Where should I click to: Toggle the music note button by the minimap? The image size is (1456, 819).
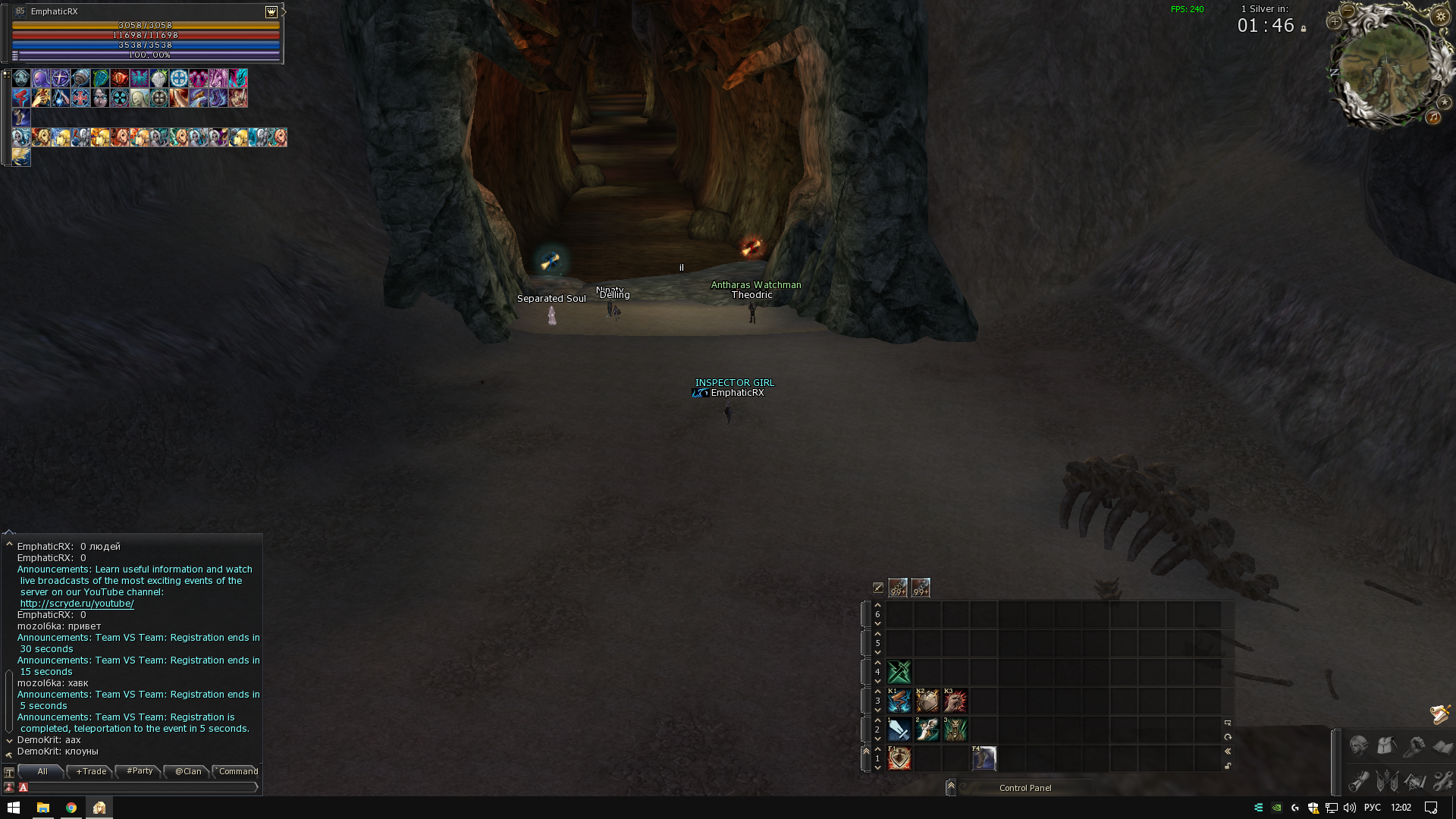tap(1433, 117)
